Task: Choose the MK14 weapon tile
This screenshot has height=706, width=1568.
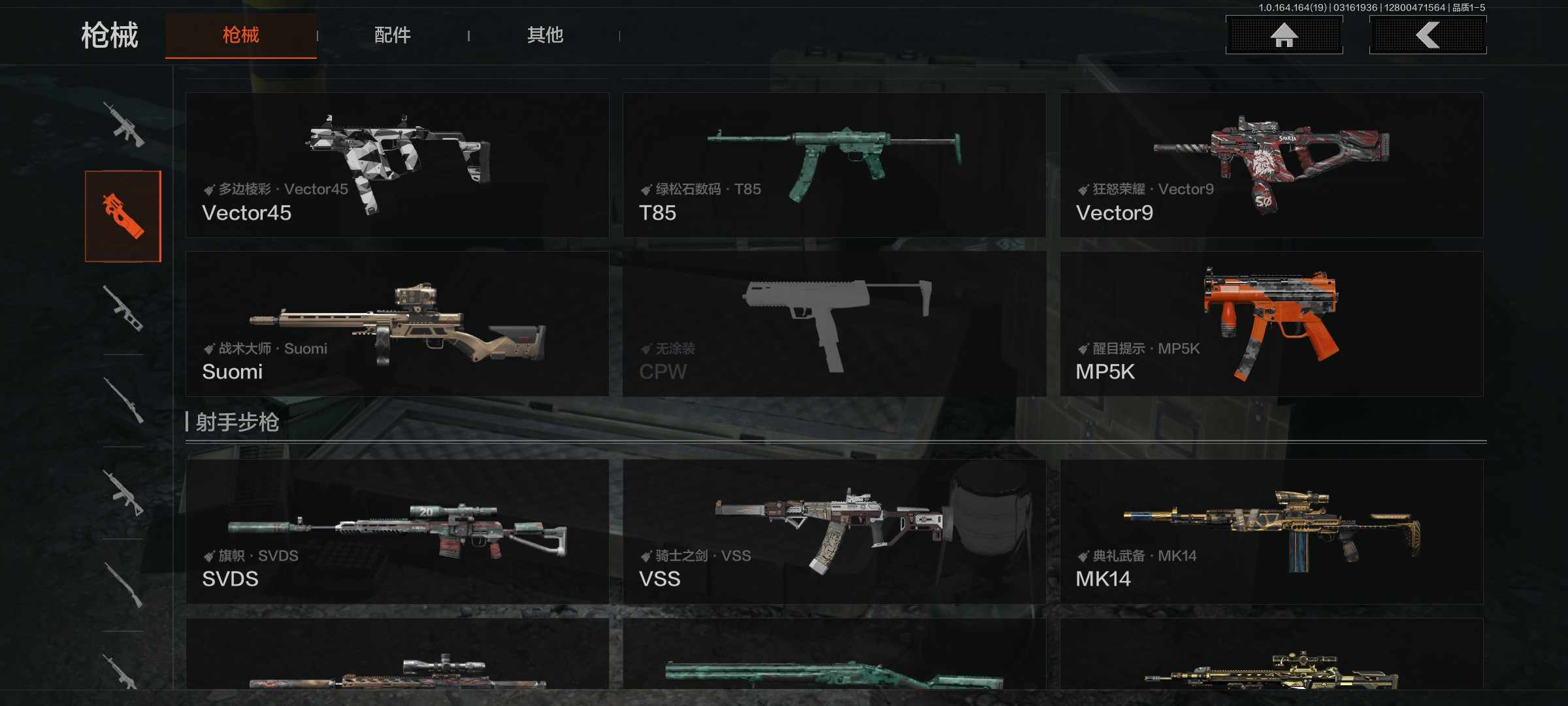Action: pyautogui.click(x=1271, y=531)
